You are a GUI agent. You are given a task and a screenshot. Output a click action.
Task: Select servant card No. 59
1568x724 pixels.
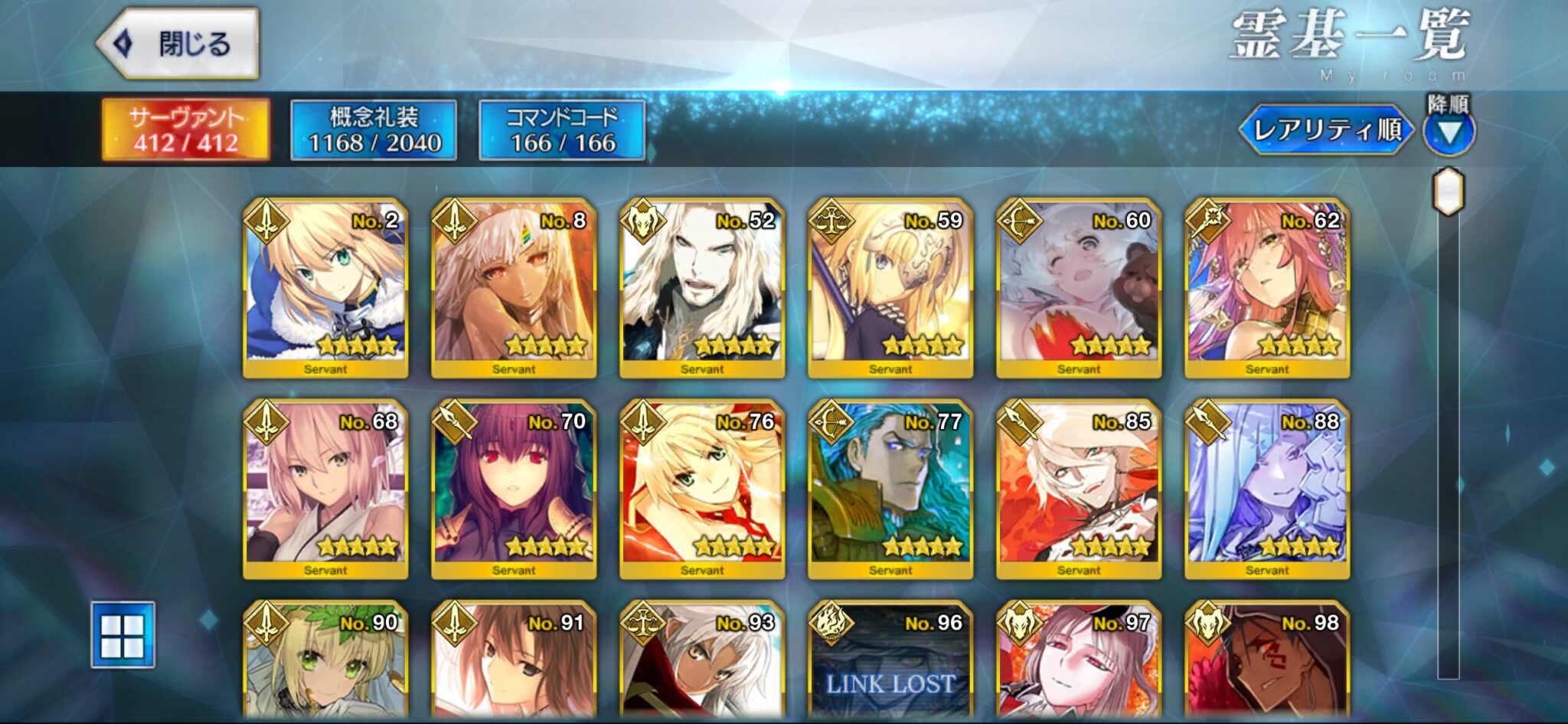[x=890, y=287]
